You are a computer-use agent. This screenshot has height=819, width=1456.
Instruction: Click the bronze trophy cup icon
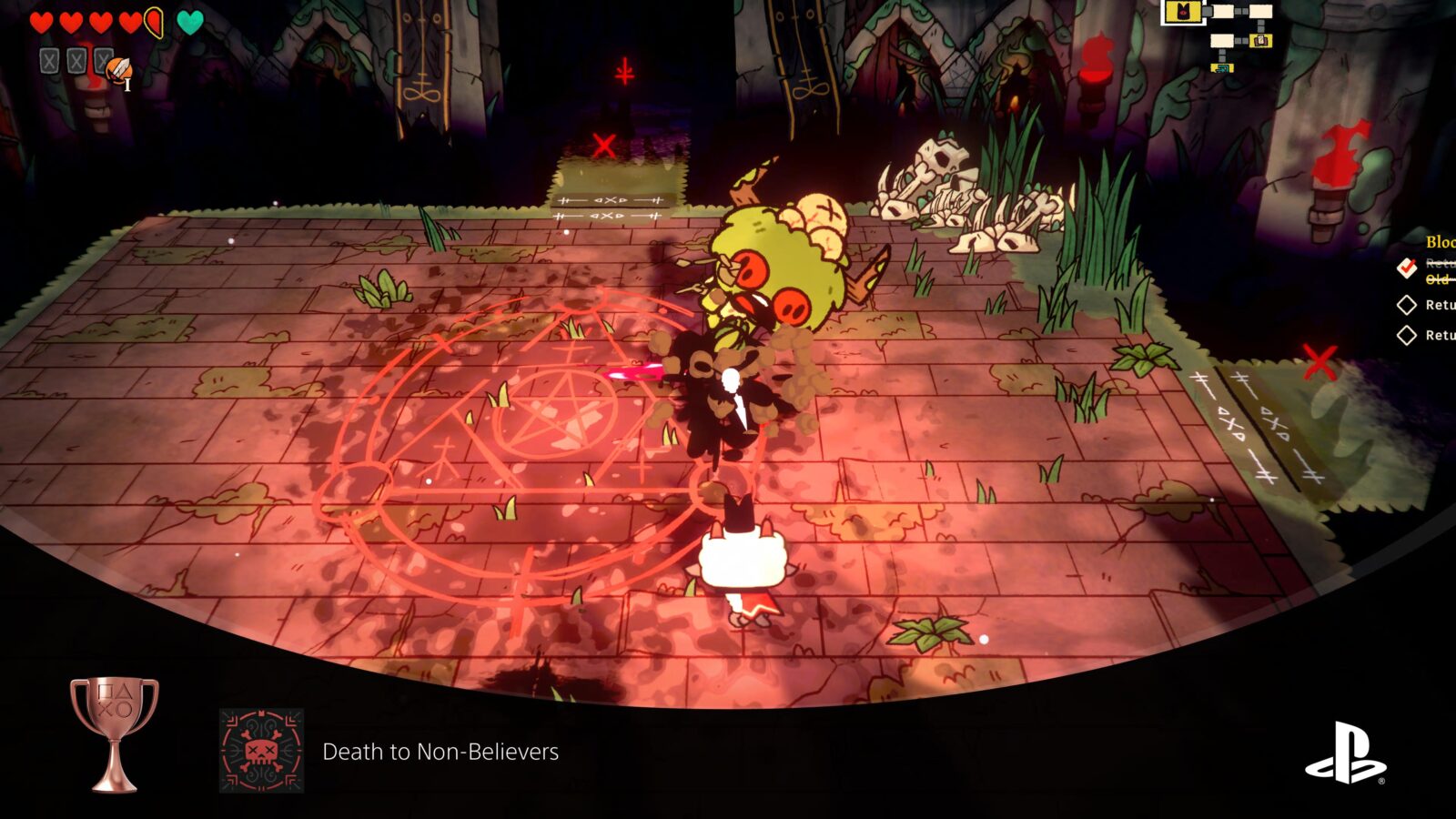(115, 733)
